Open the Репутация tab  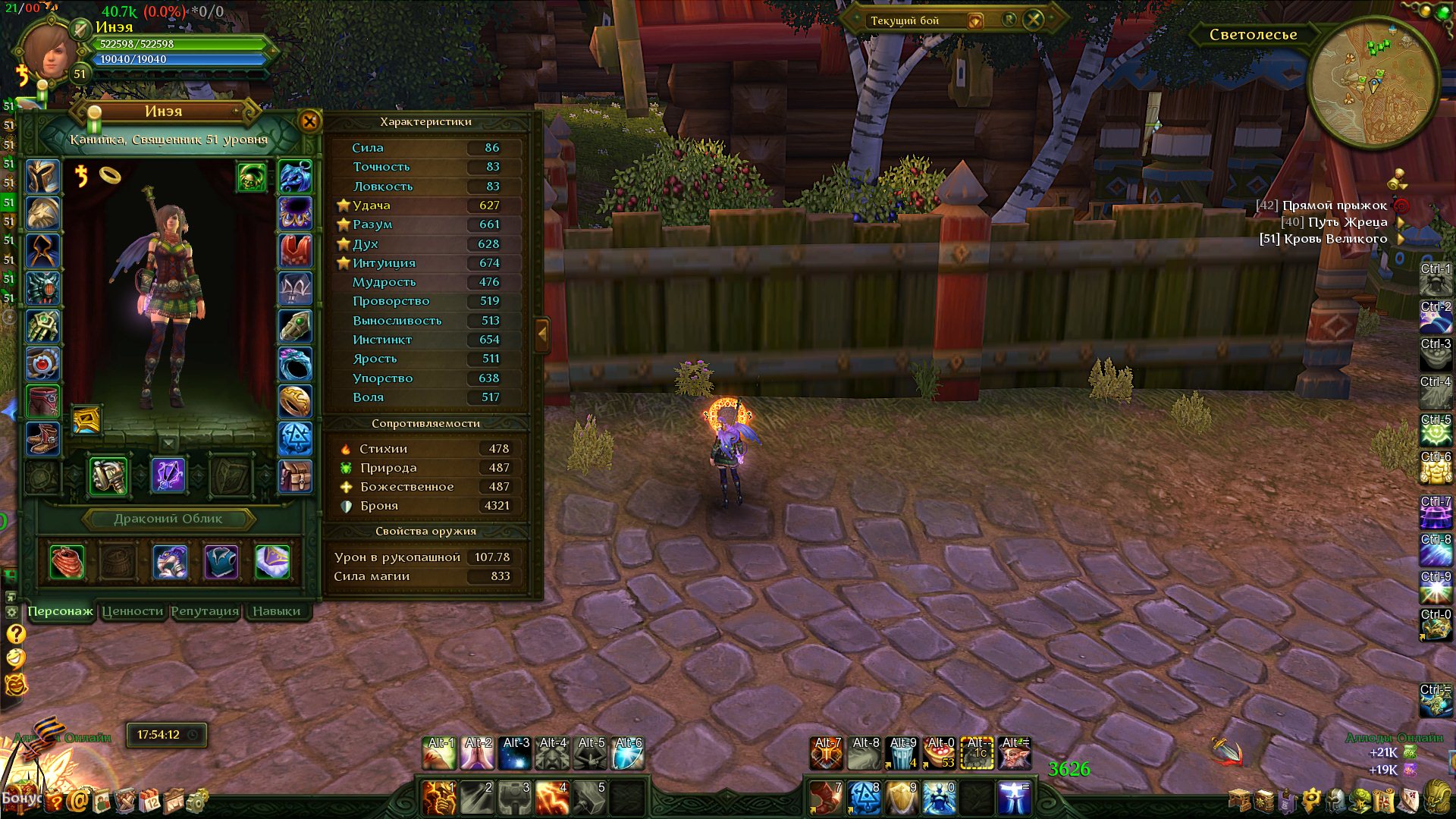tap(205, 611)
